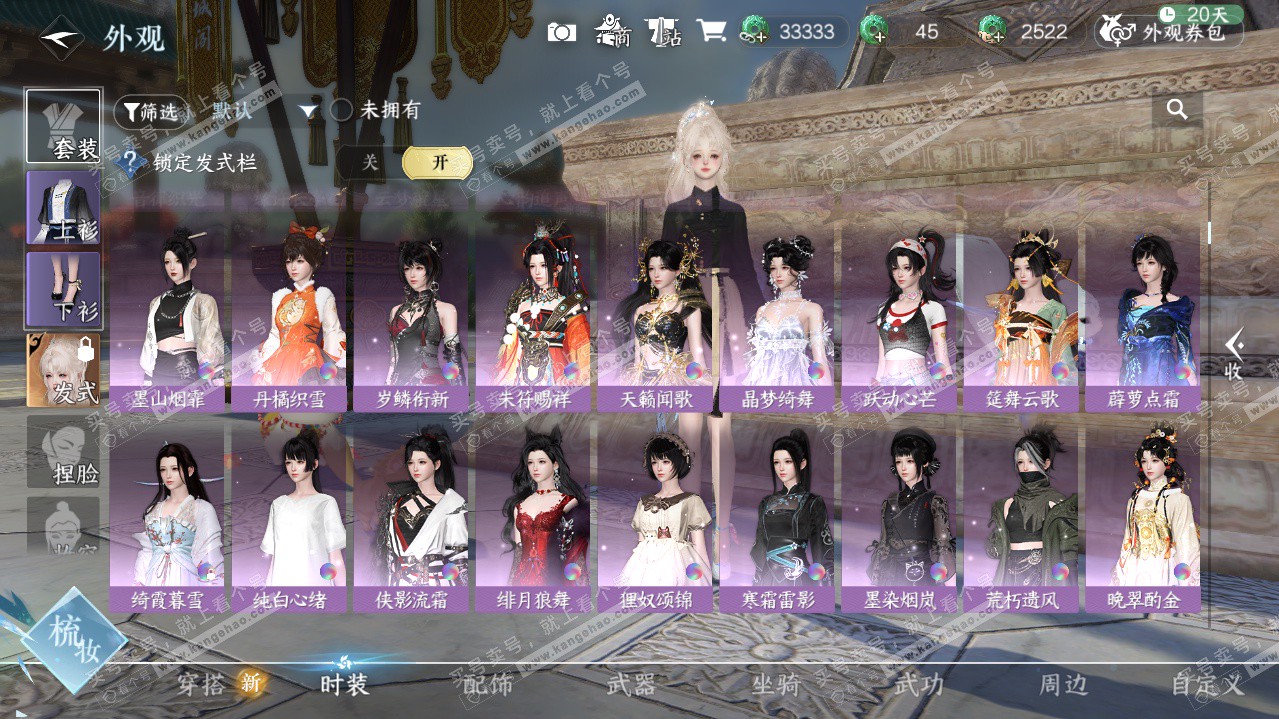Open the shopping cart
The height and width of the screenshot is (719, 1279).
click(x=711, y=31)
